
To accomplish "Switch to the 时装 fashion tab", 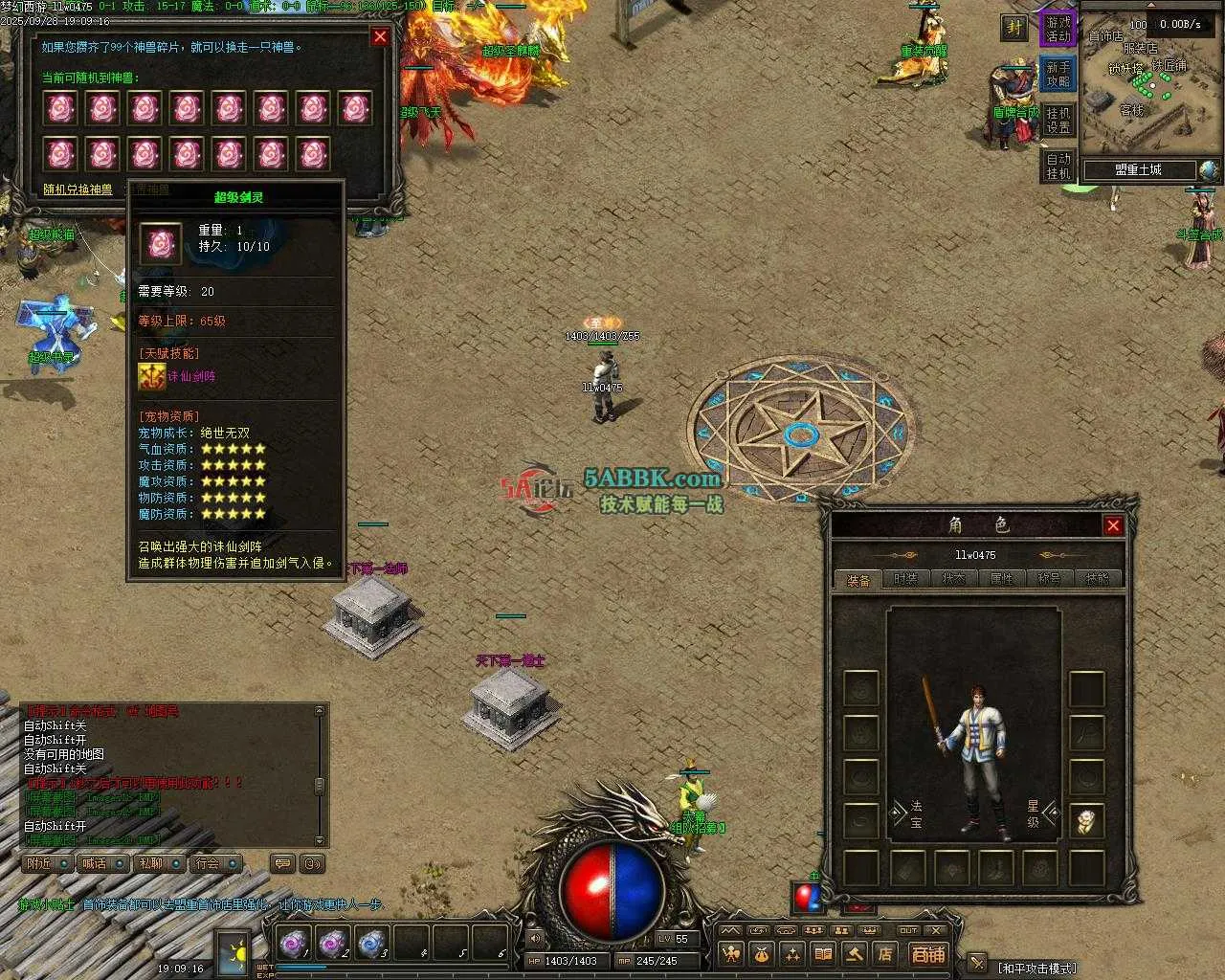I will (x=905, y=579).
